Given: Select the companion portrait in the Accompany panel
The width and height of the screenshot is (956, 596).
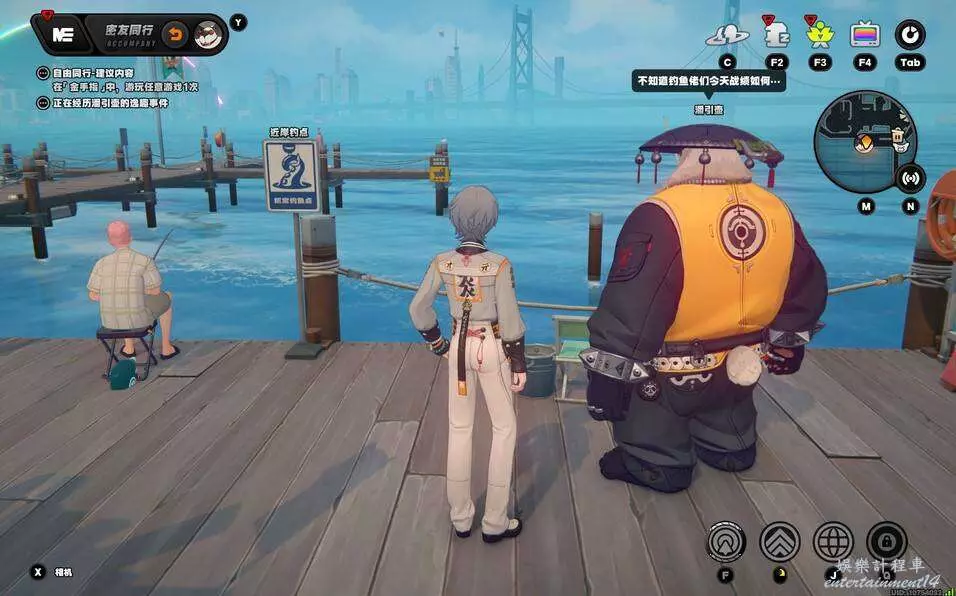Looking at the screenshot, I should tap(208, 34).
